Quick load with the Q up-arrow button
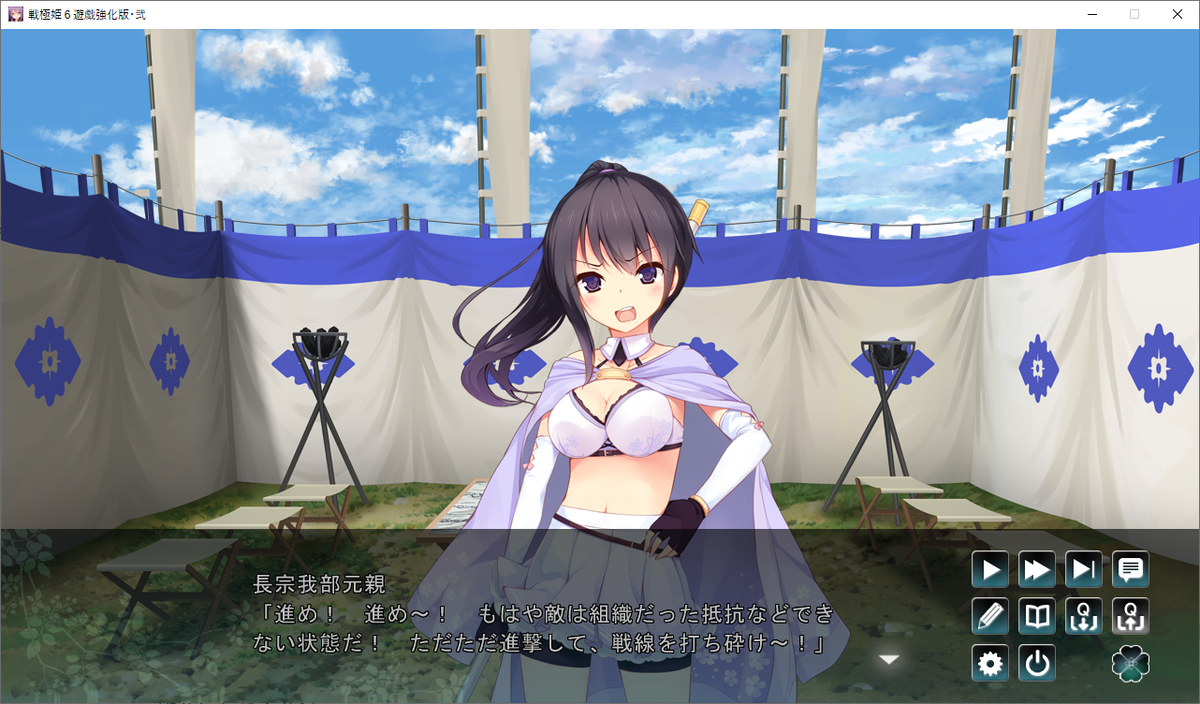Viewport: 1200px width, 704px height. pos(1131,616)
